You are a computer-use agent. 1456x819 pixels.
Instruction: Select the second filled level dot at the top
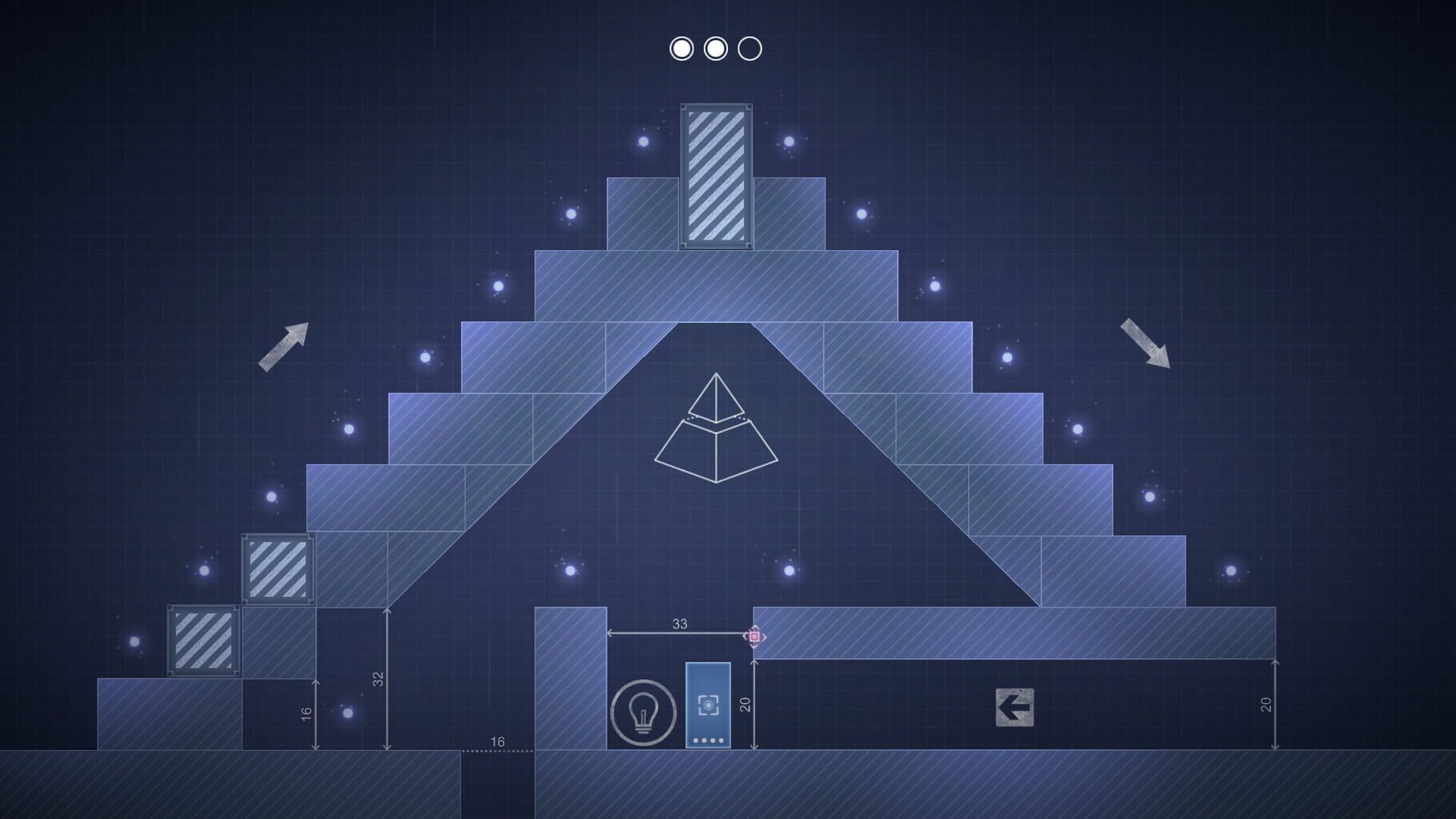point(715,50)
